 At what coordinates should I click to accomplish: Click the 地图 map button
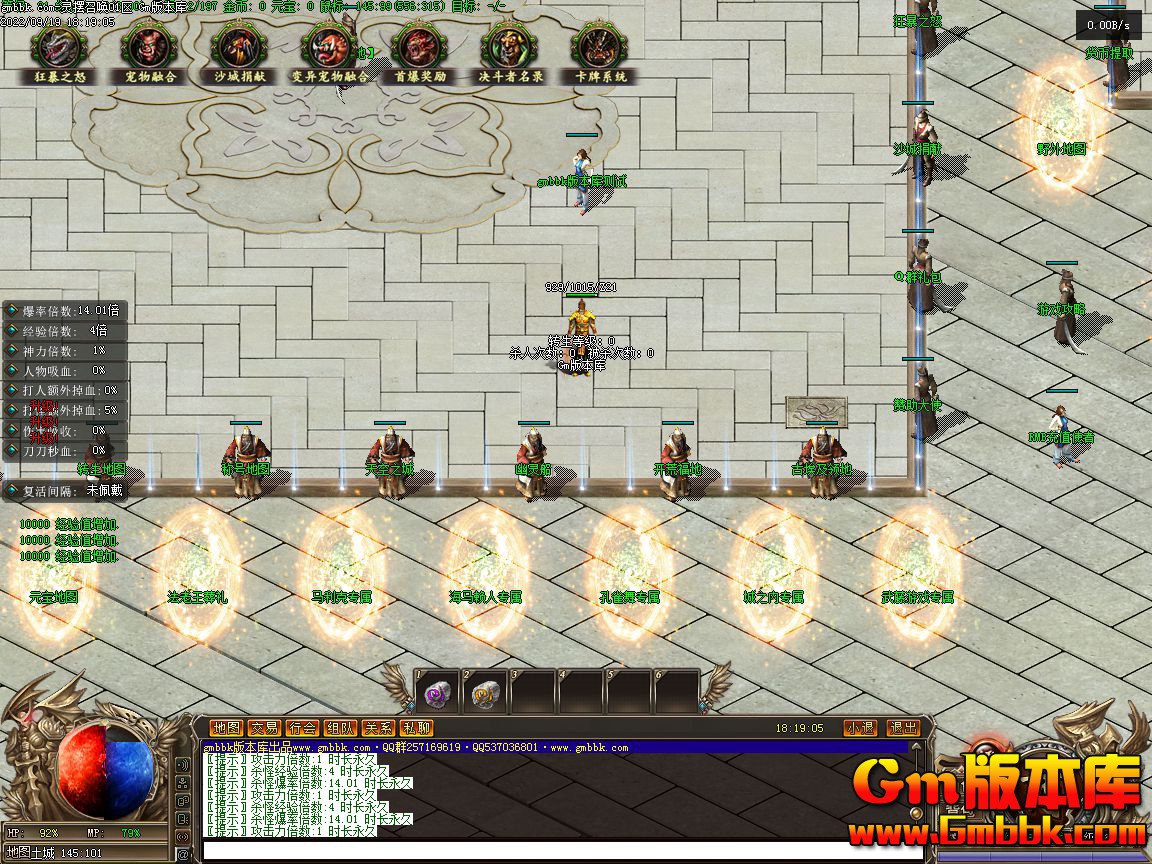pyautogui.click(x=227, y=728)
